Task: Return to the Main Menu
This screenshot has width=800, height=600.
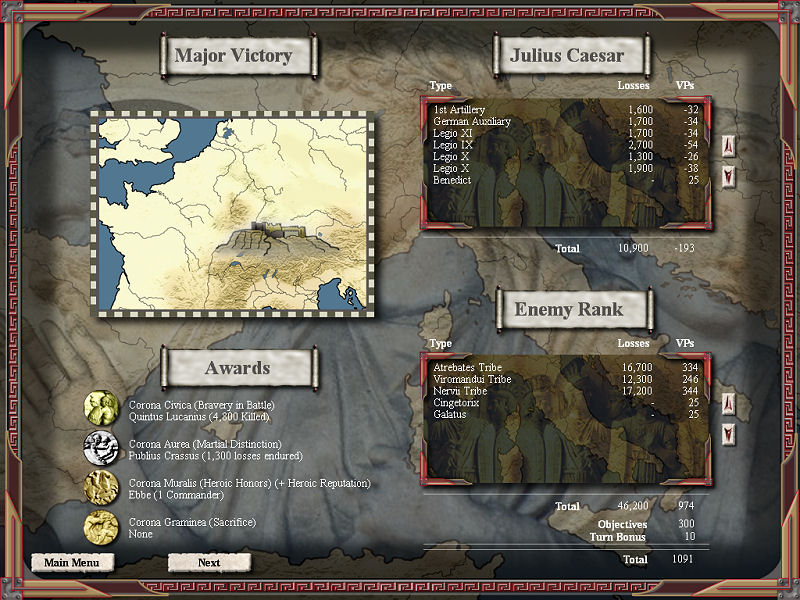Action: tap(72, 562)
